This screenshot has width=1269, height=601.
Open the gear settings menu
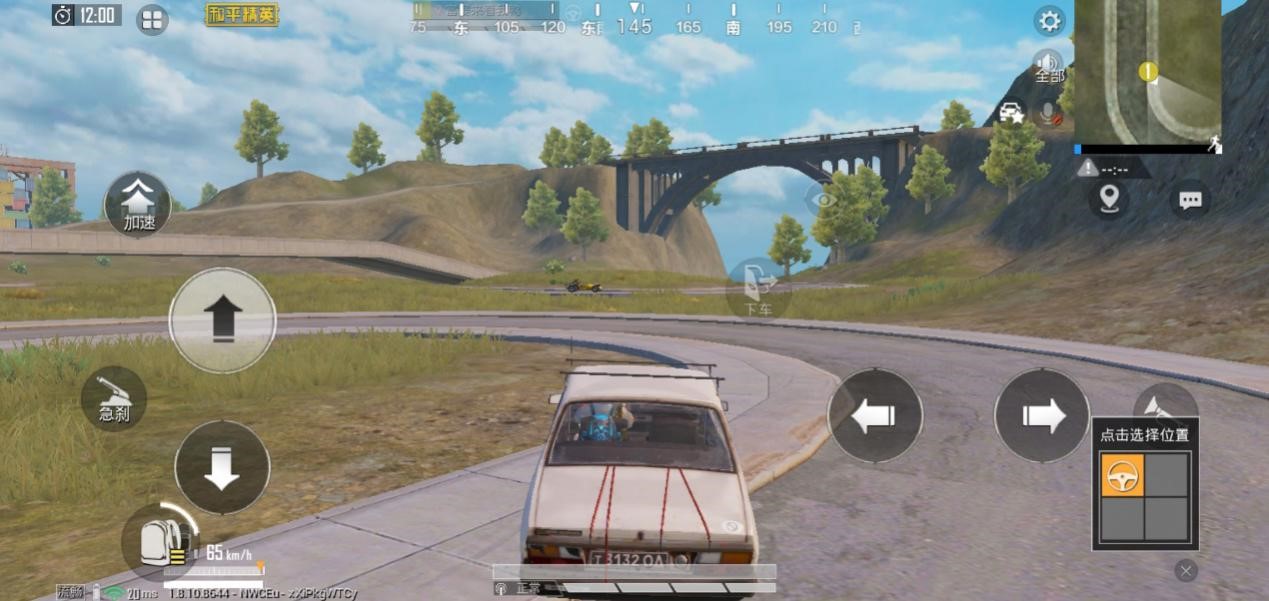point(1049,20)
